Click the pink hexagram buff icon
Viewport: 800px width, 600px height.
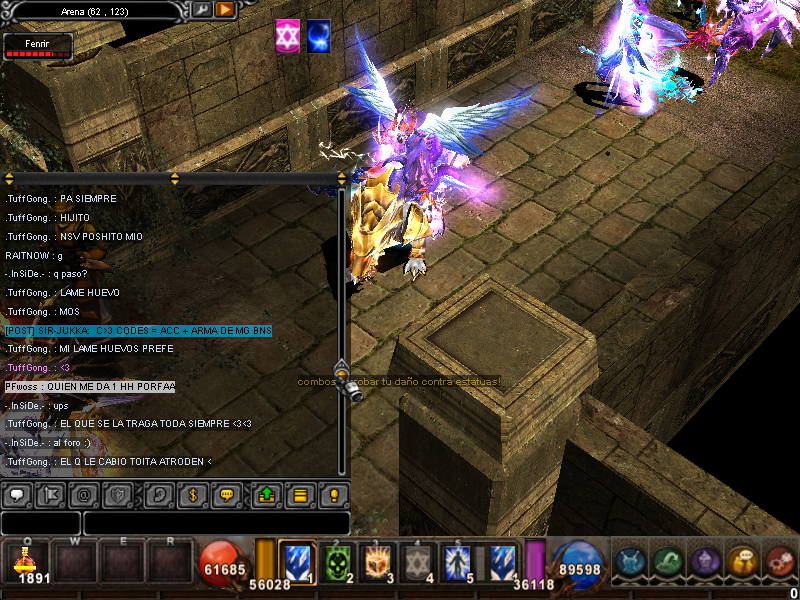(288, 35)
